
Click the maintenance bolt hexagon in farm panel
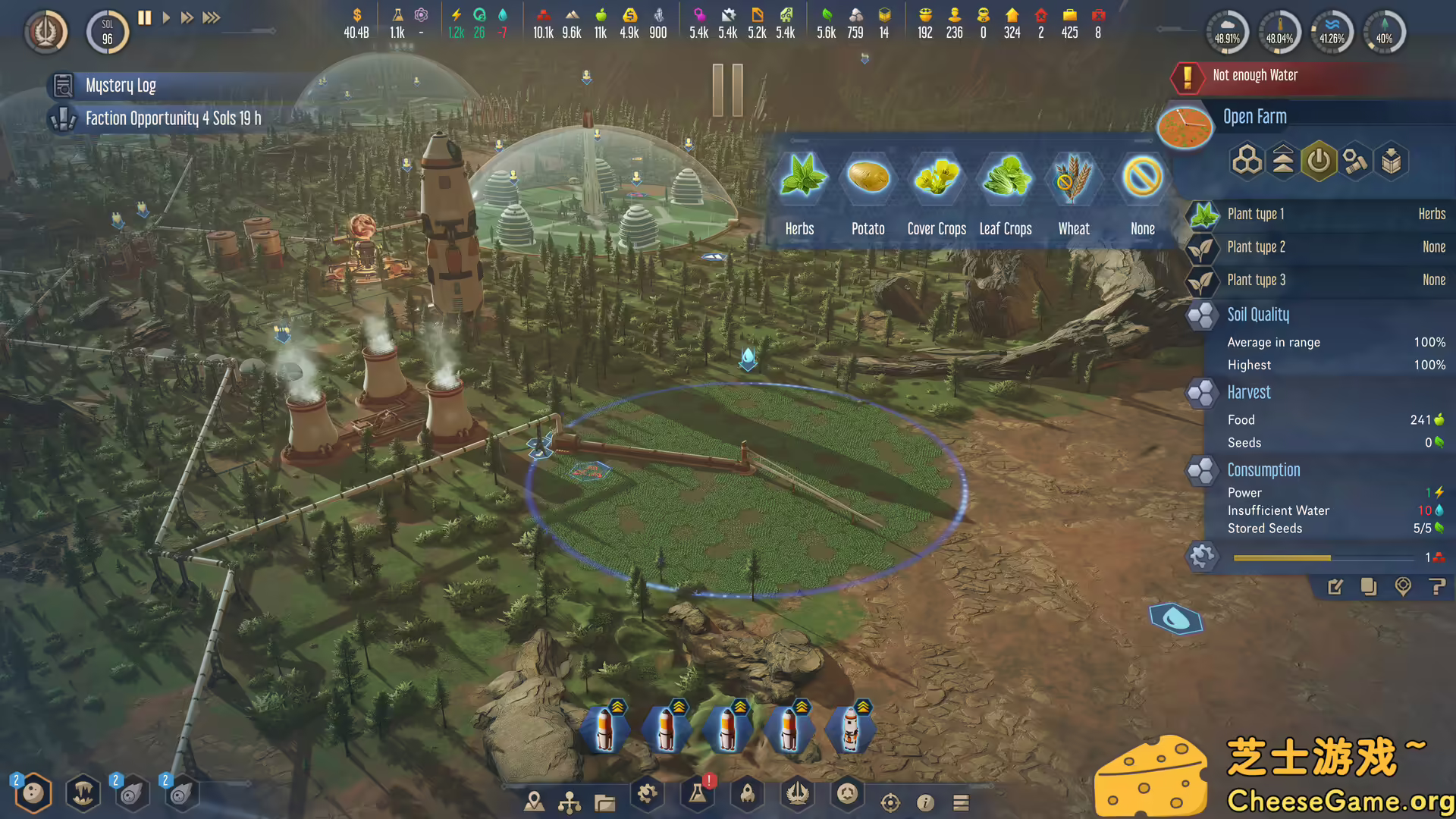1356,161
